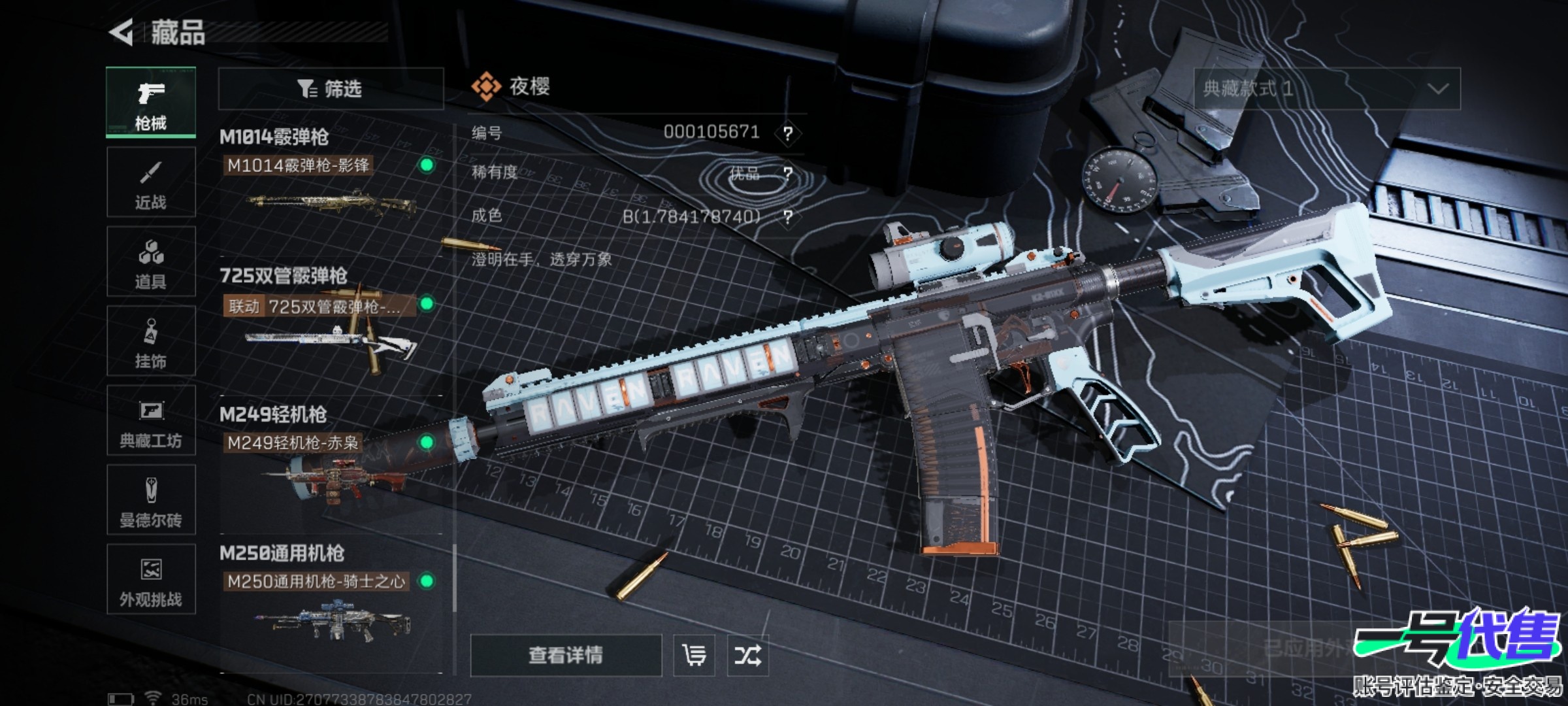The height and width of the screenshot is (706, 1568).
Task: Switch to the 曼德尔砖 tab
Action: (151, 500)
